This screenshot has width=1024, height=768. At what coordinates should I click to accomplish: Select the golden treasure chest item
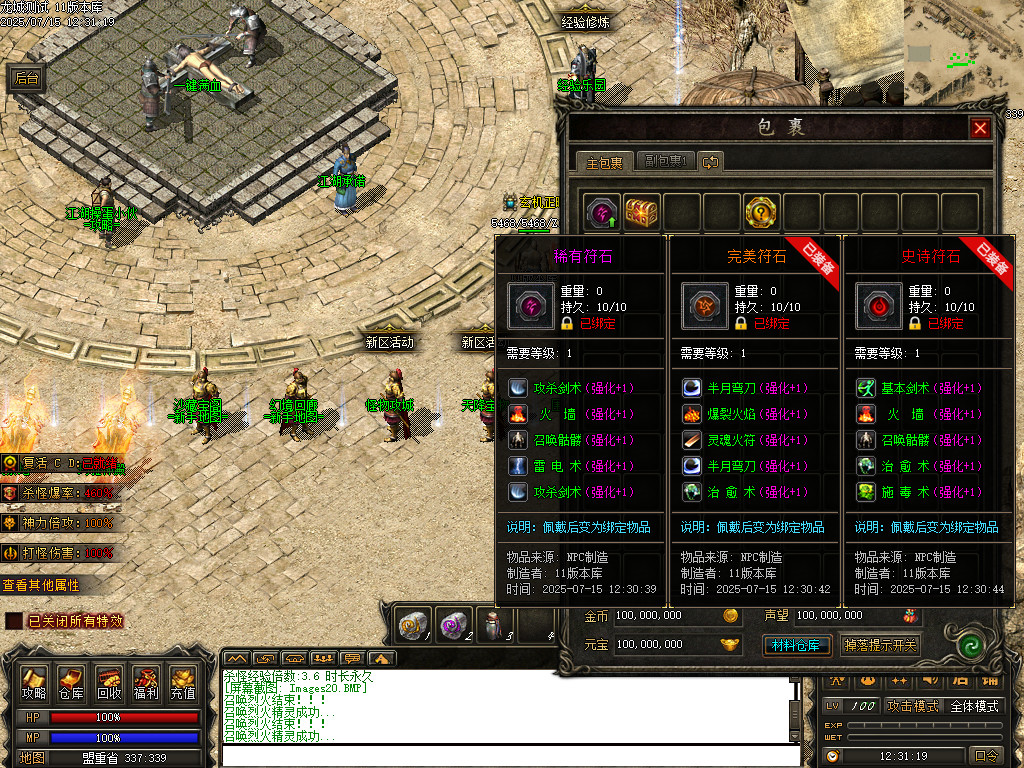pos(642,212)
